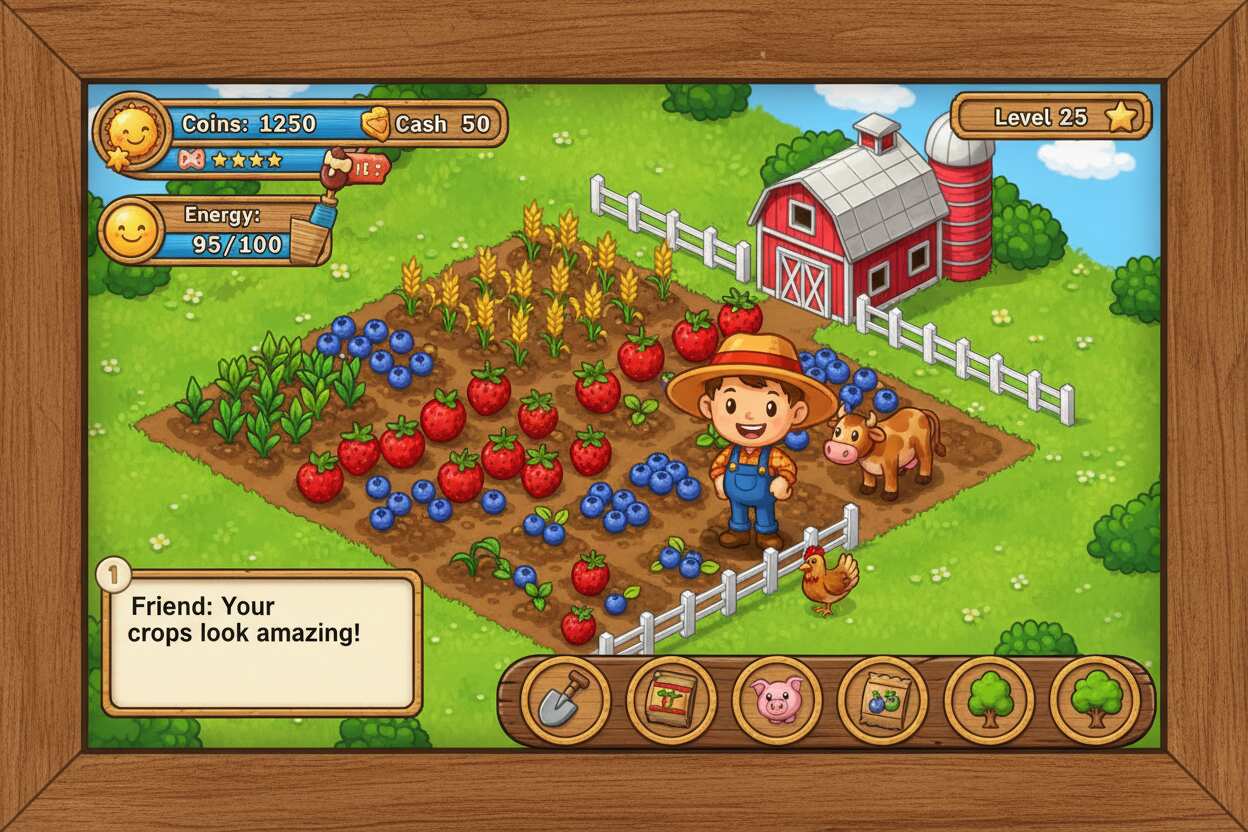Click the sun avatar beside Coins
The width and height of the screenshot is (1248, 832).
tap(133, 130)
